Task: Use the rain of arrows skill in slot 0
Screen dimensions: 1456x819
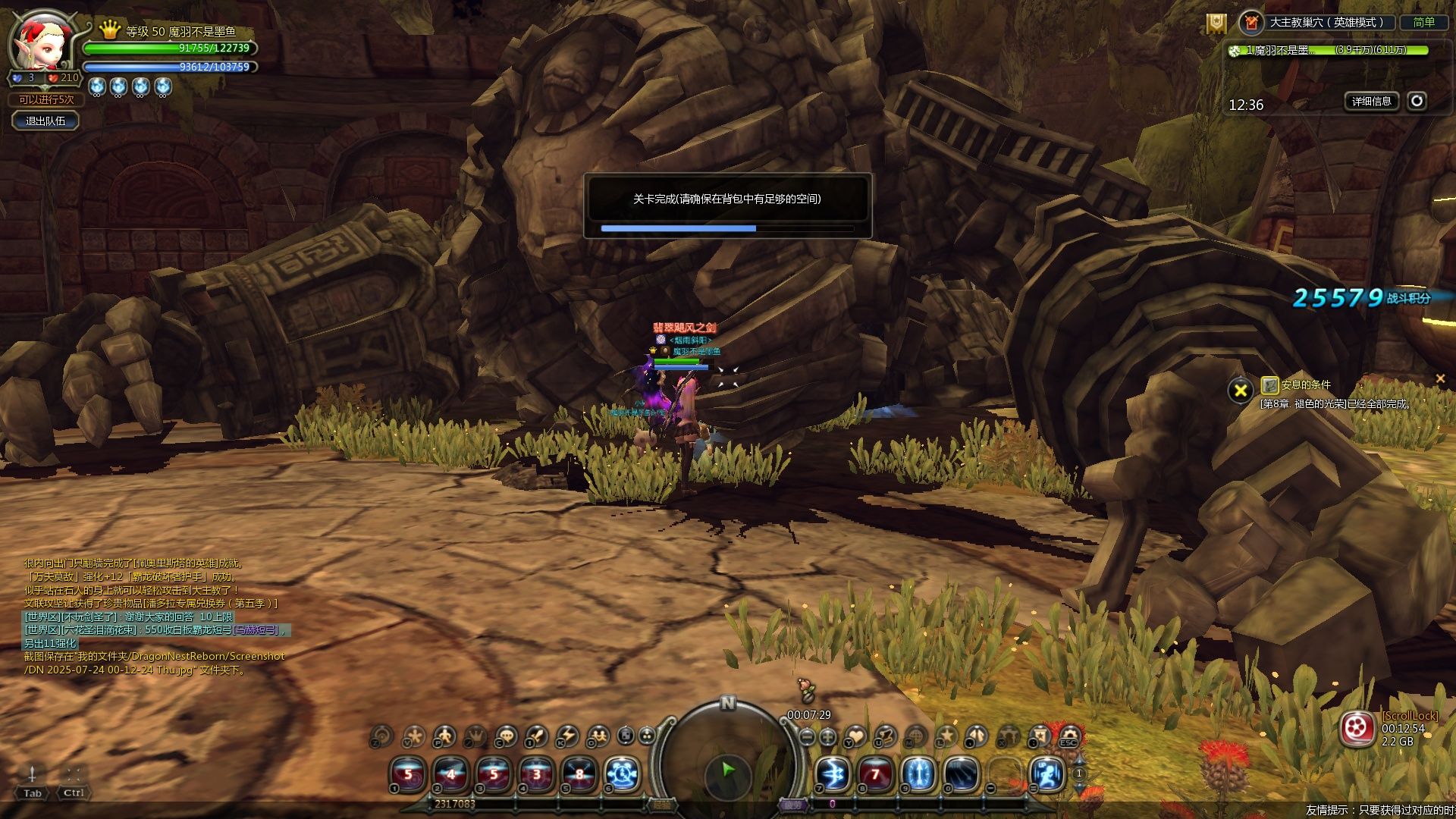Action: click(x=962, y=774)
